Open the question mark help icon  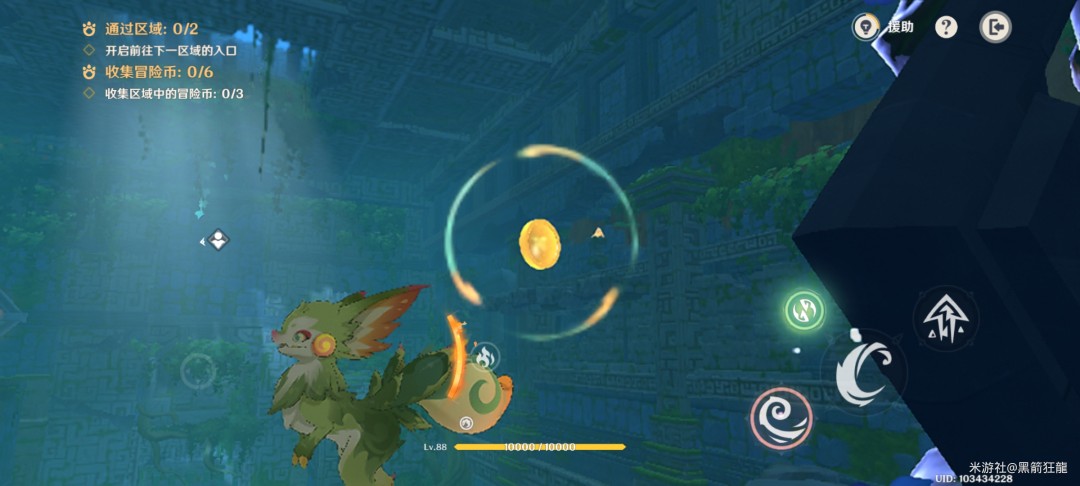click(x=946, y=27)
